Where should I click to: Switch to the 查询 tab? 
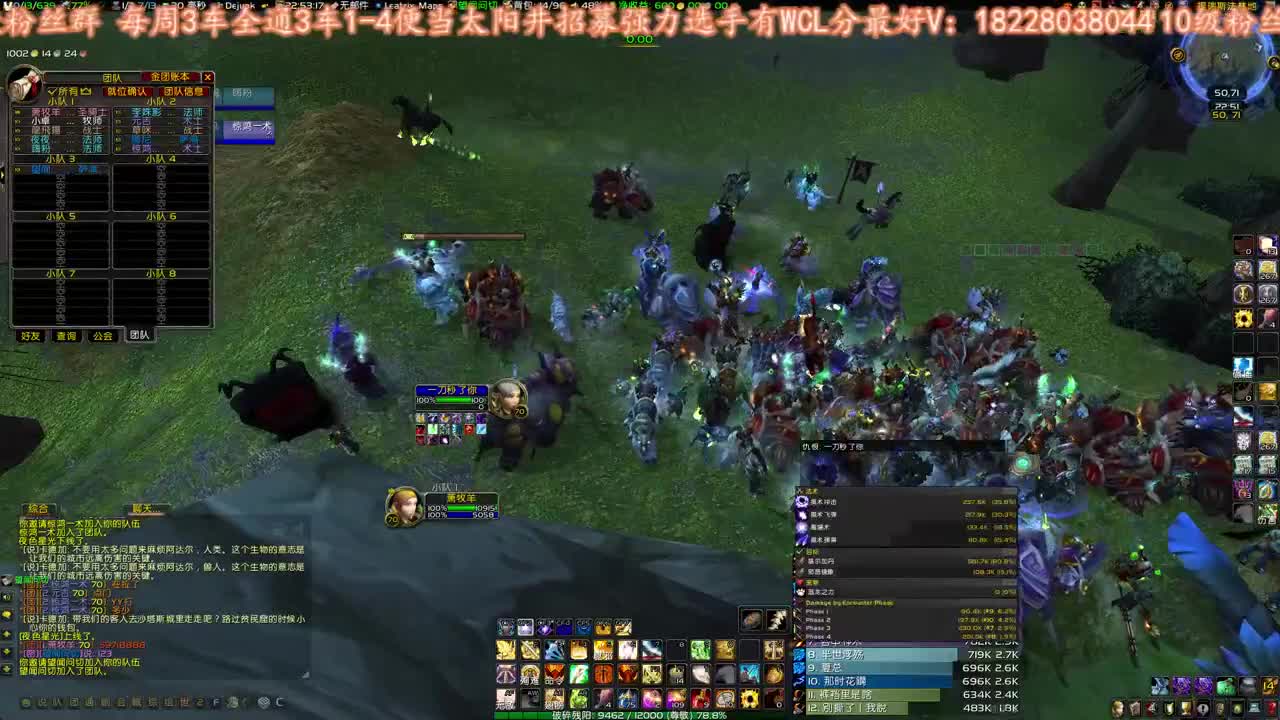pos(66,333)
